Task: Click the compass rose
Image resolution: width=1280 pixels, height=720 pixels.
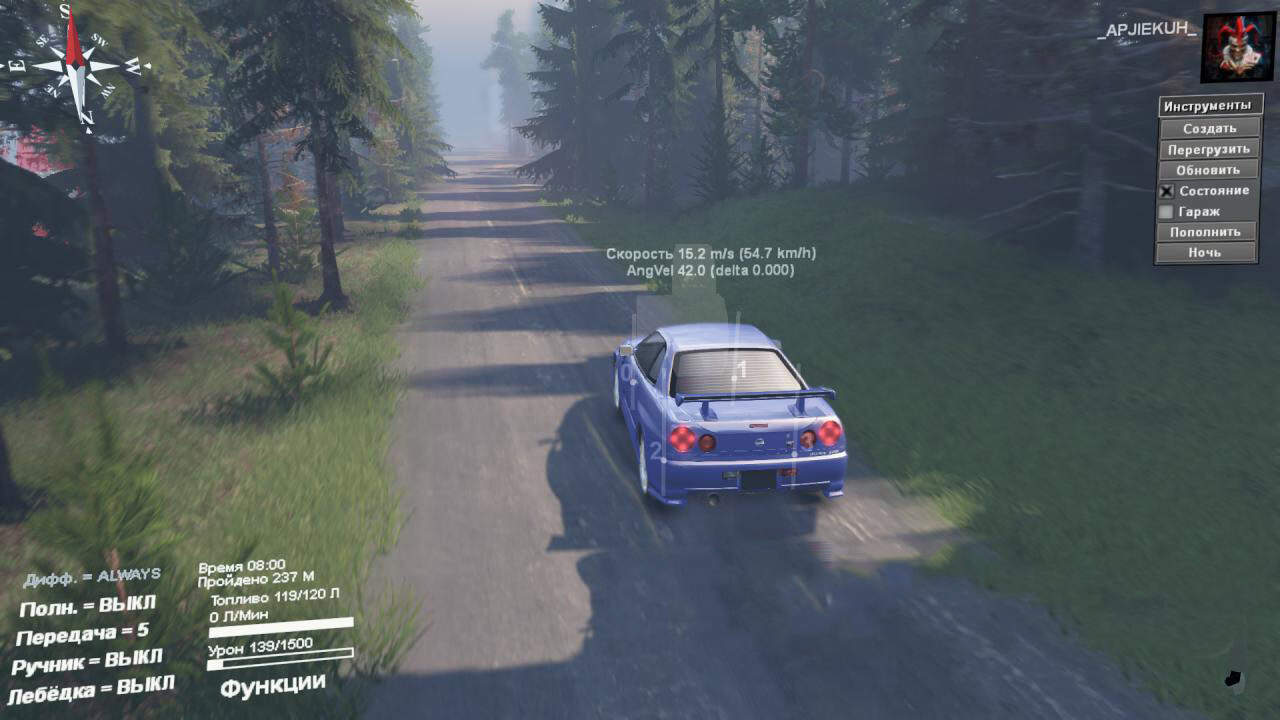Action: tap(76, 66)
